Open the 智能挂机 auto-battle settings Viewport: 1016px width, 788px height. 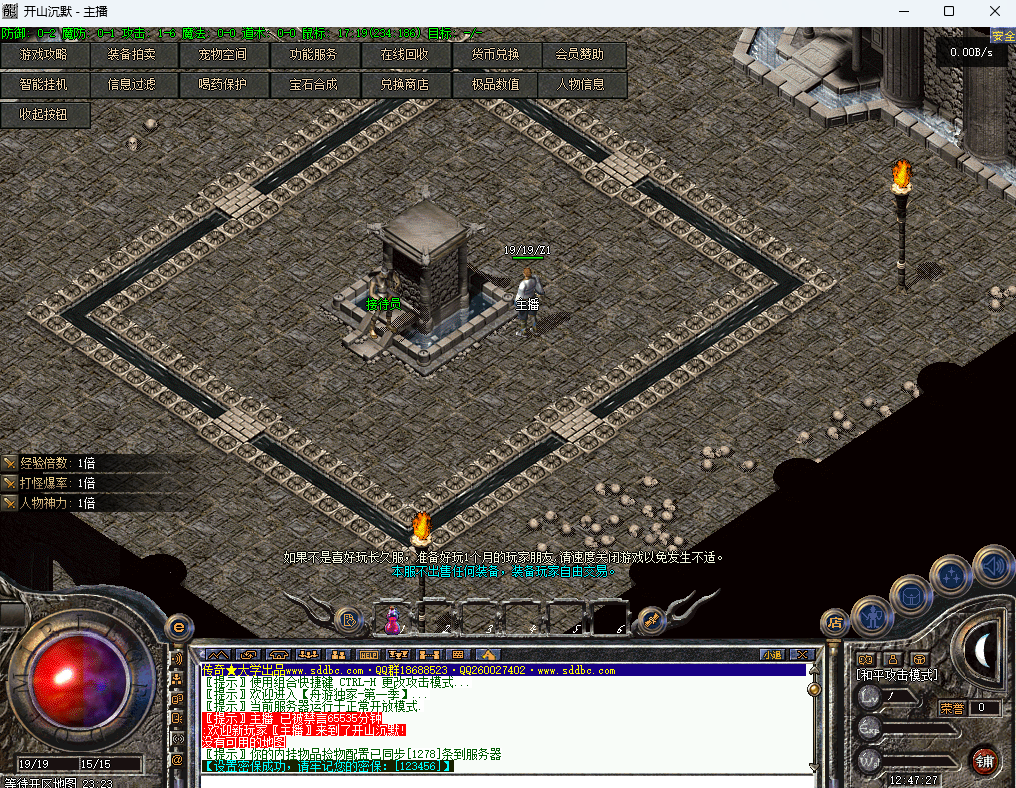click(x=45, y=85)
